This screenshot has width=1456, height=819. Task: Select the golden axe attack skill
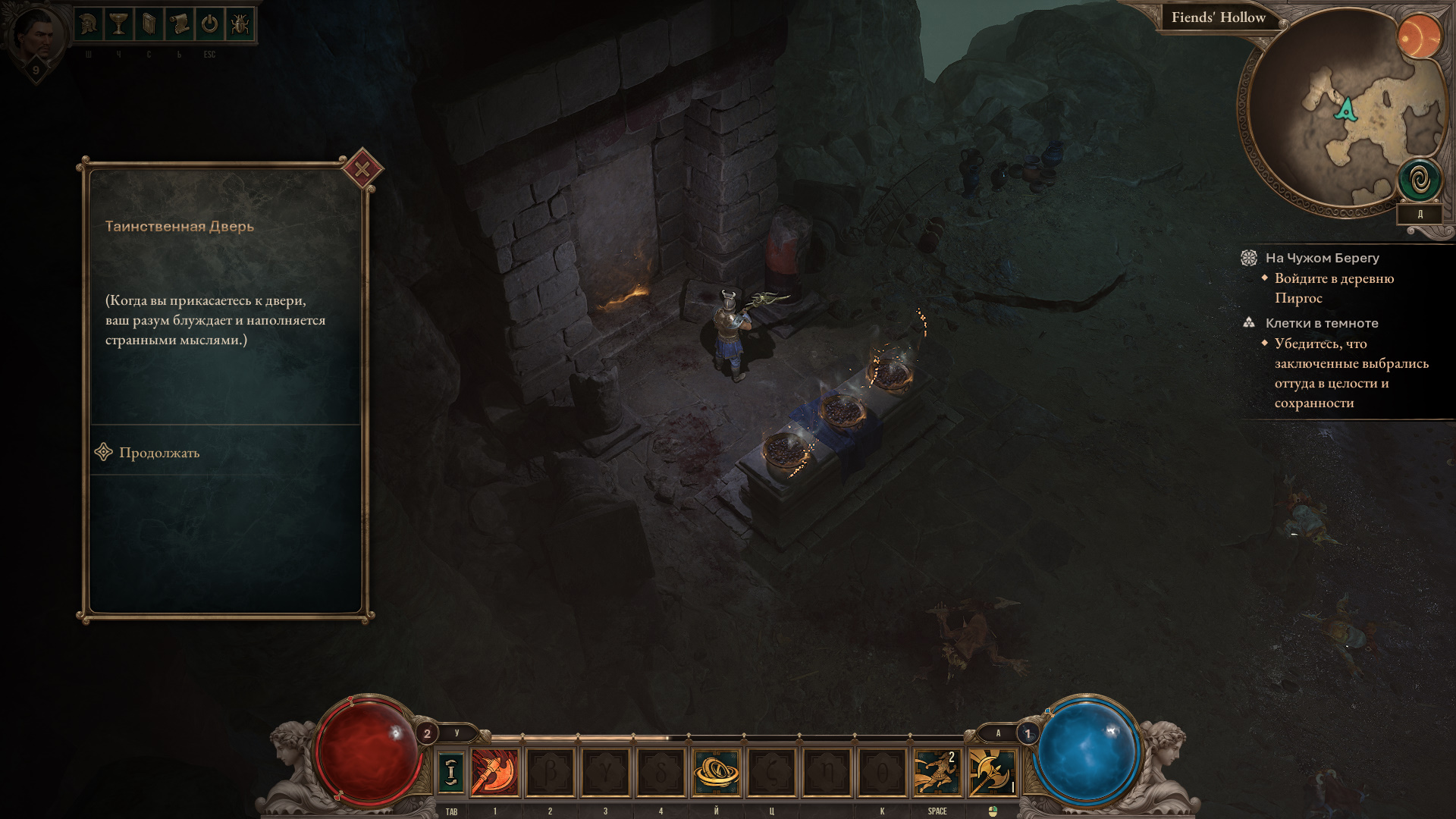click(992, 772)
